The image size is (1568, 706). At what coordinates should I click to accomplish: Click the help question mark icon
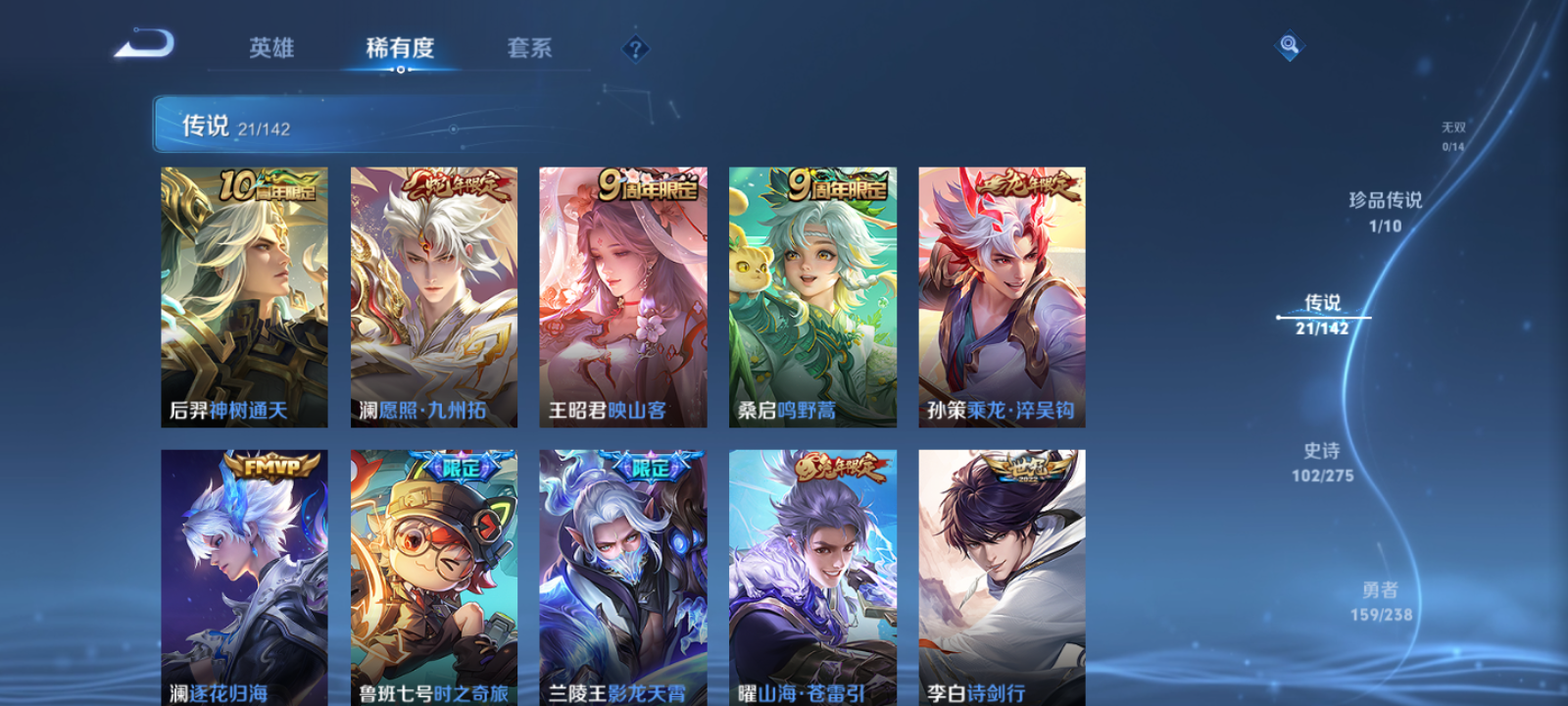pyautogui.click(x=638, y=47)
